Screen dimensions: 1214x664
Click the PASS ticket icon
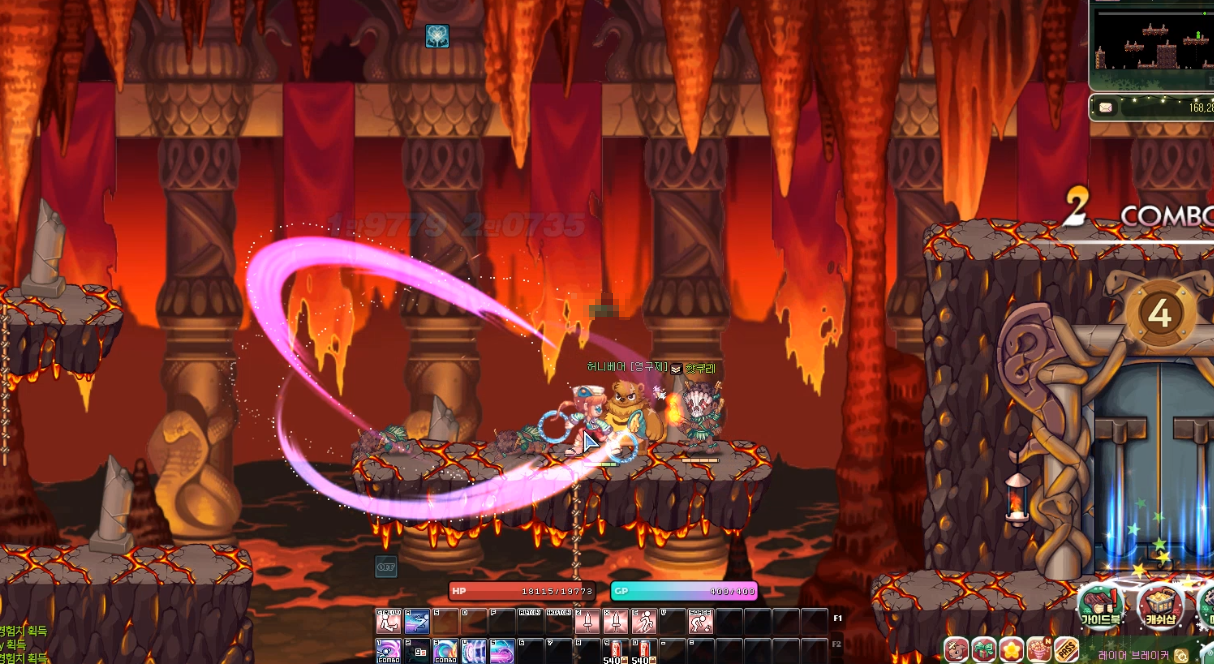pos(1066,650)
